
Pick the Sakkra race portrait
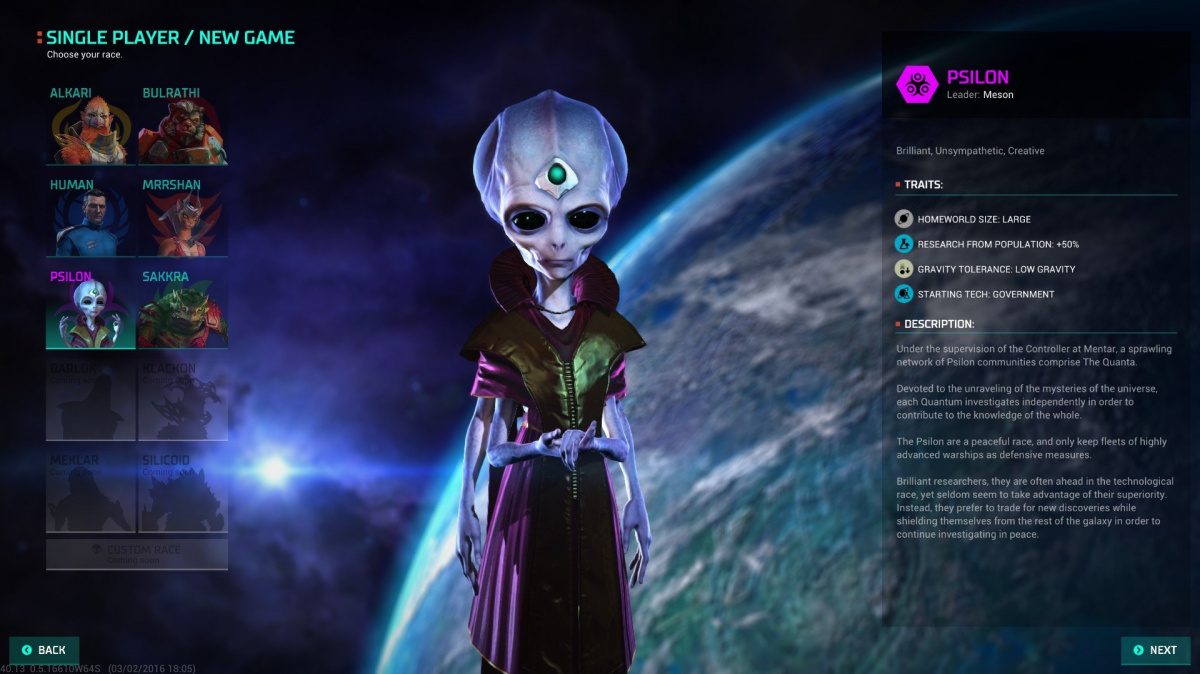(x=183, y=310)
